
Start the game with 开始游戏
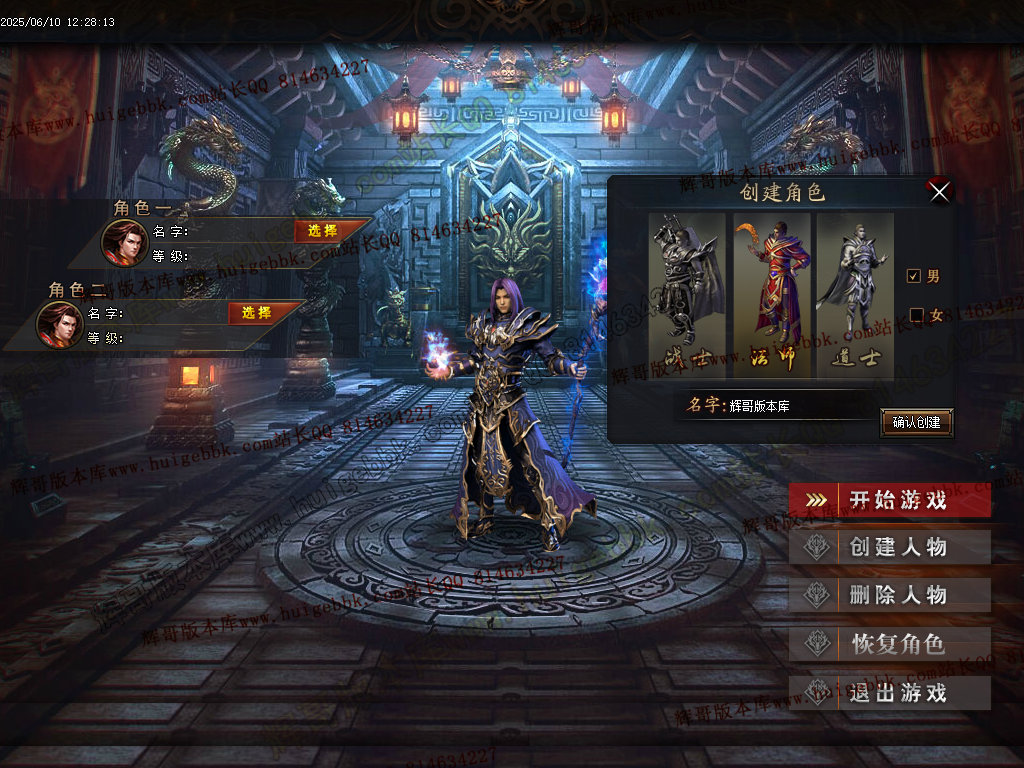pyautogui.click(x=890, y=500)
